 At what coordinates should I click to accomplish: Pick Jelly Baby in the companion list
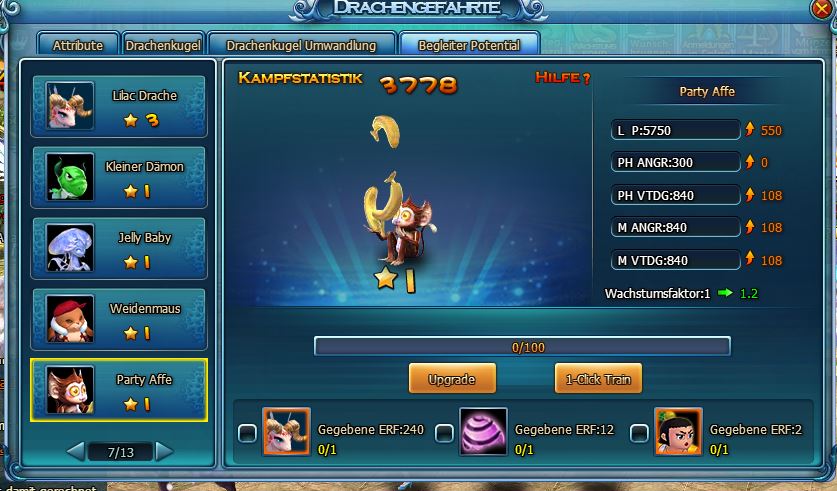tap(119, 248)
